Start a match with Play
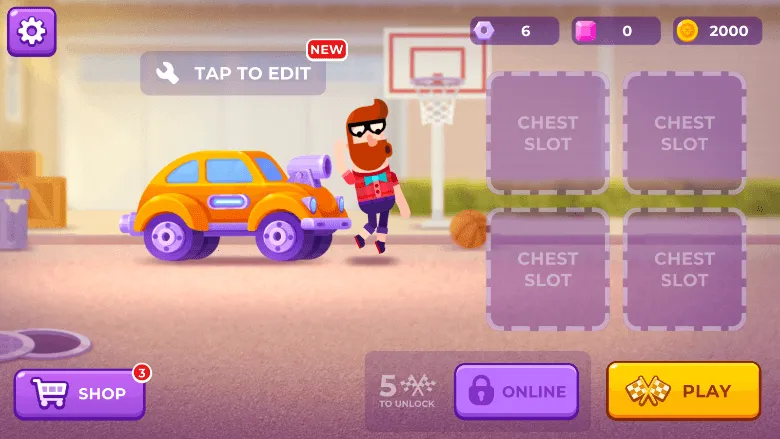The width and height of the screenshot is (780, 439). coord(683,391)
